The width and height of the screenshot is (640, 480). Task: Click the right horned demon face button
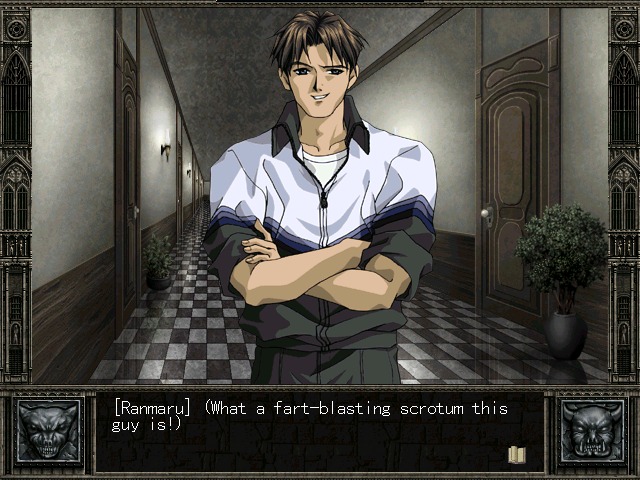(591, 432)
